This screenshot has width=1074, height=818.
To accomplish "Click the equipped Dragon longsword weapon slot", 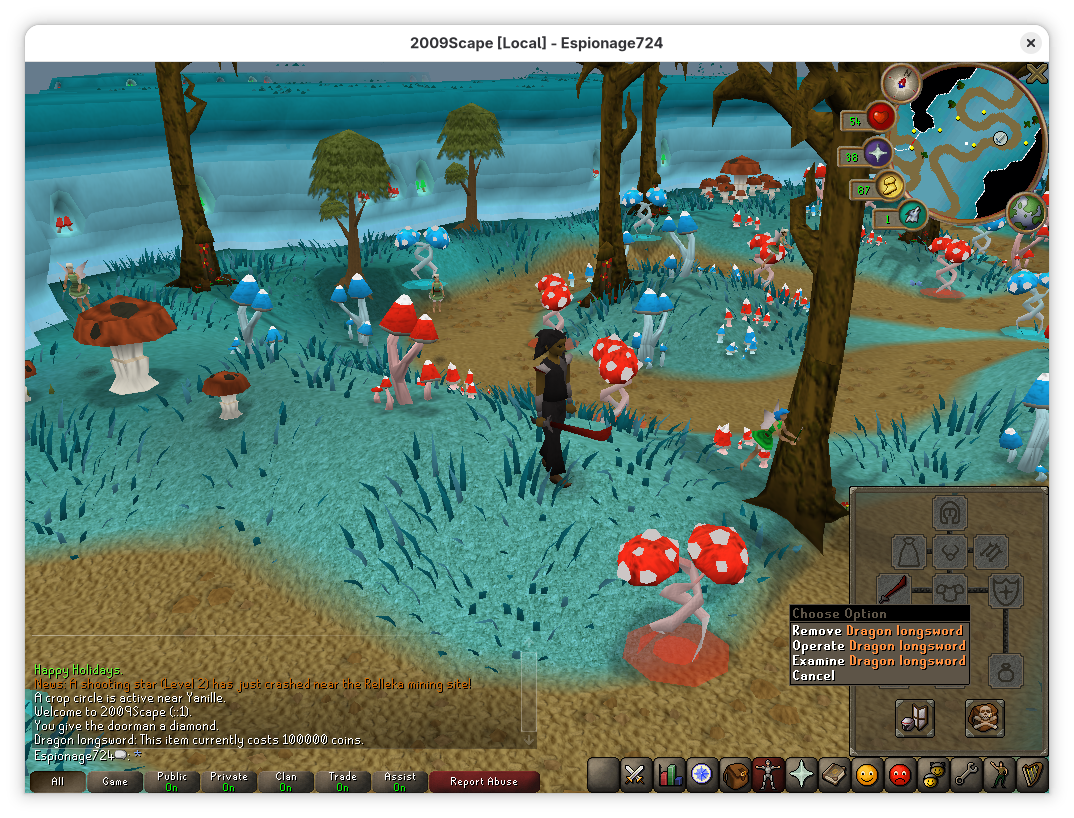I will pos(893,589).
